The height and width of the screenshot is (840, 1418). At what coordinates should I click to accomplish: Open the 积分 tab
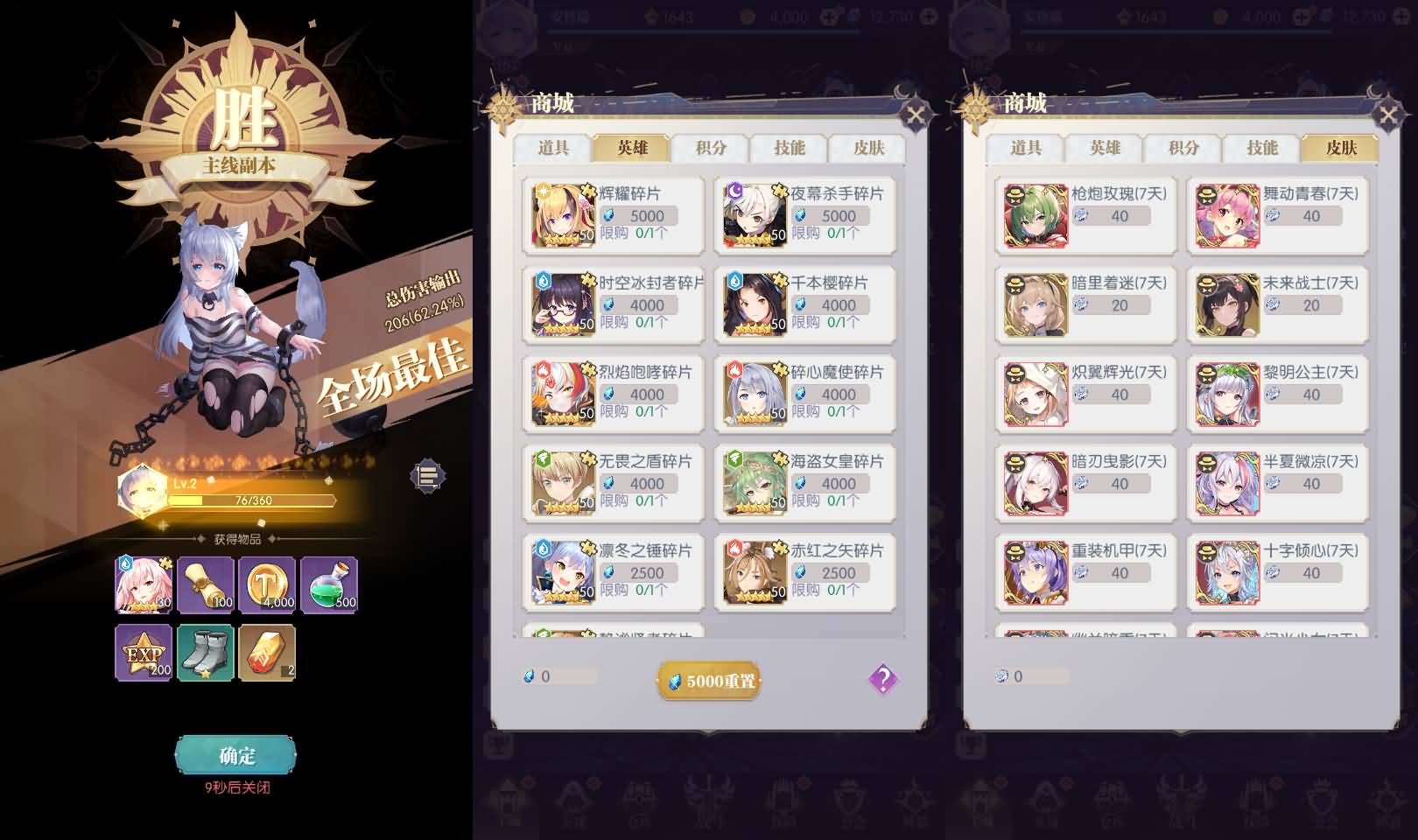(x=709, y=149)
